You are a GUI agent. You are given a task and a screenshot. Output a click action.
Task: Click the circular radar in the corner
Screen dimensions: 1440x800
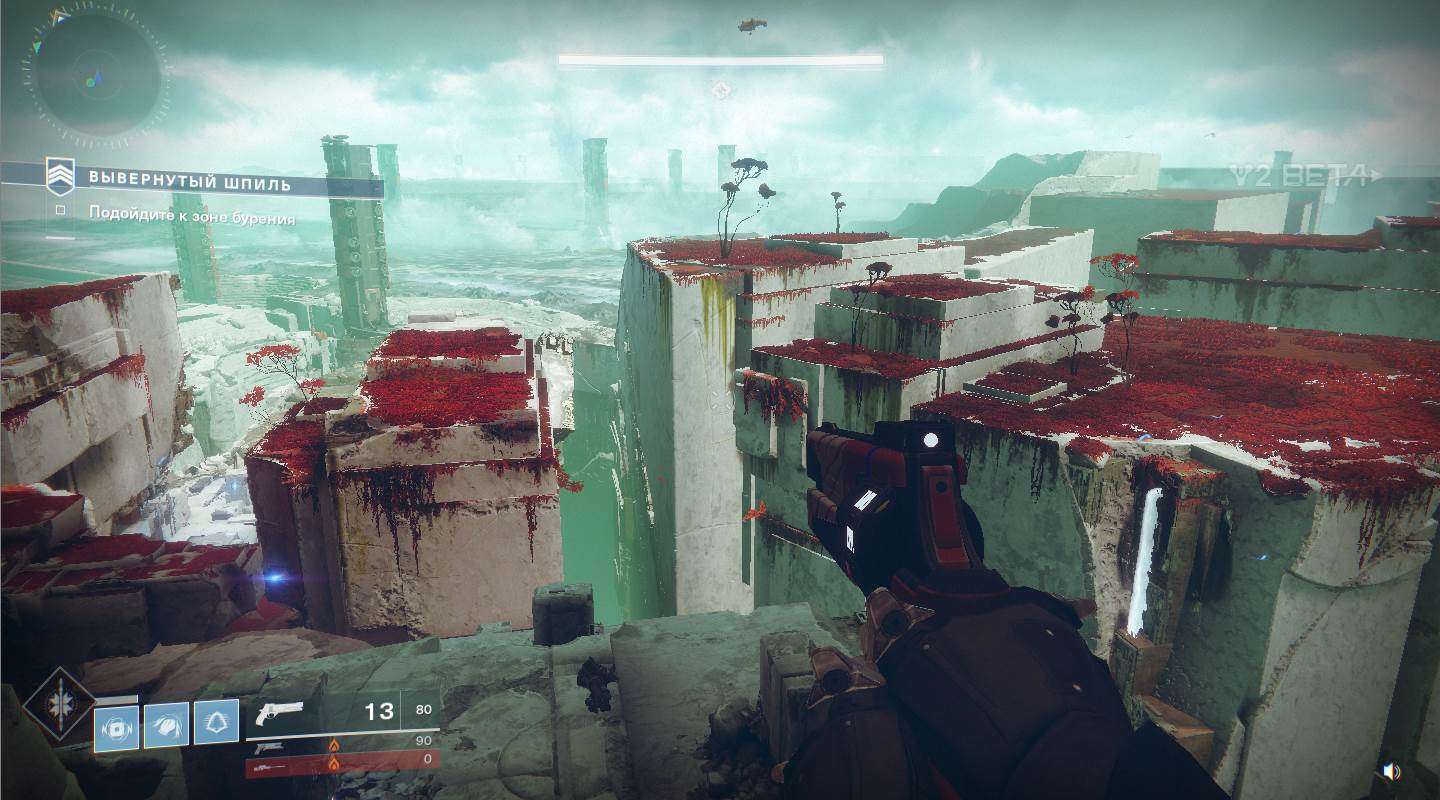click(x=96, y=73)
